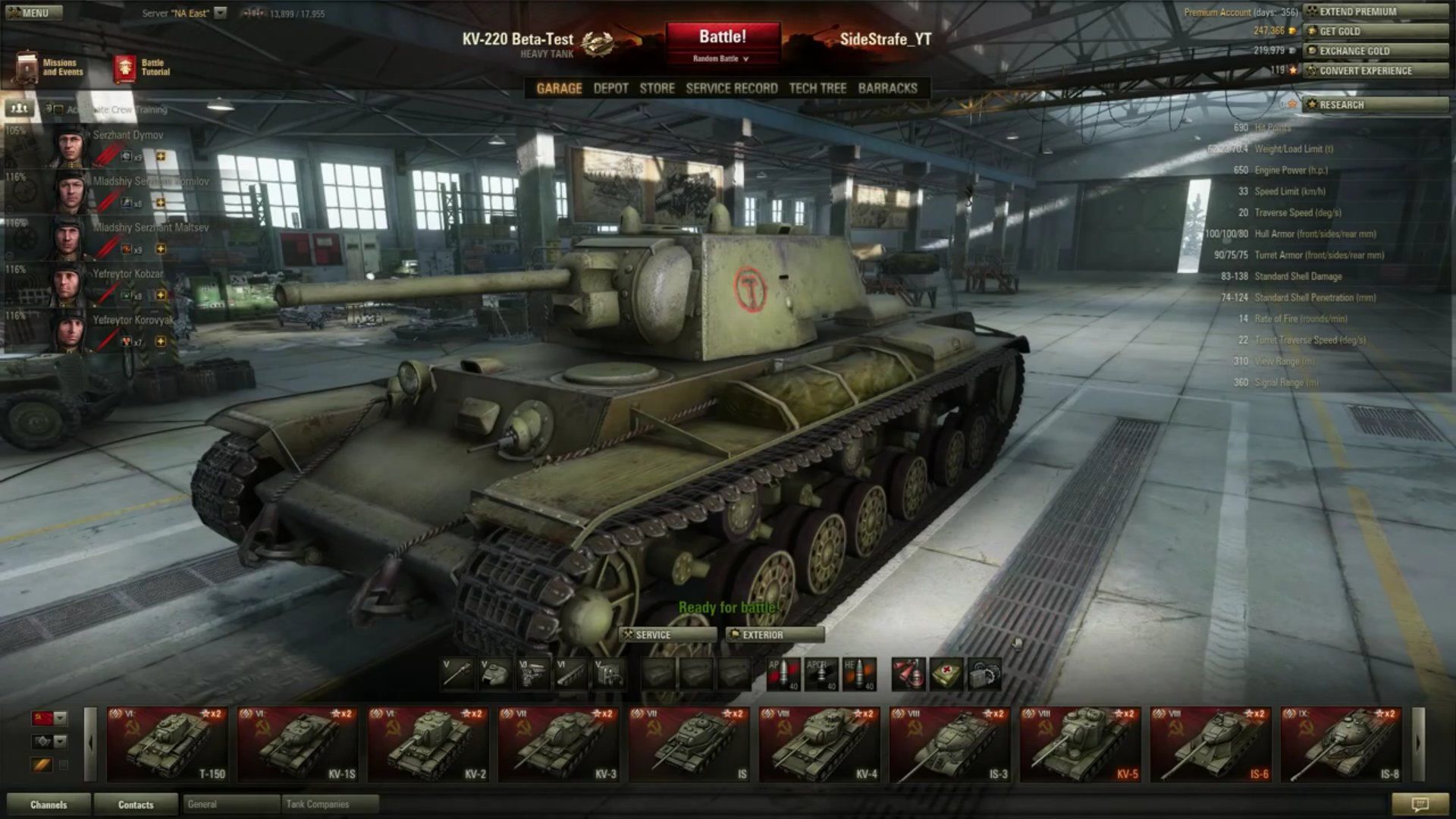1456x819 pixels.
Task: Click the Convert Experience button
Action: coord(1376,71)
